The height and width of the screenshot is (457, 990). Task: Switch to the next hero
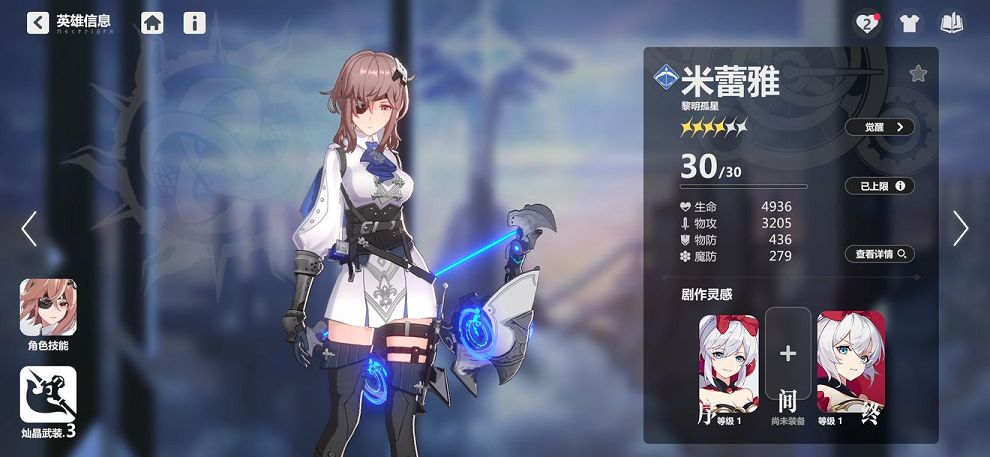coord(960,229)
